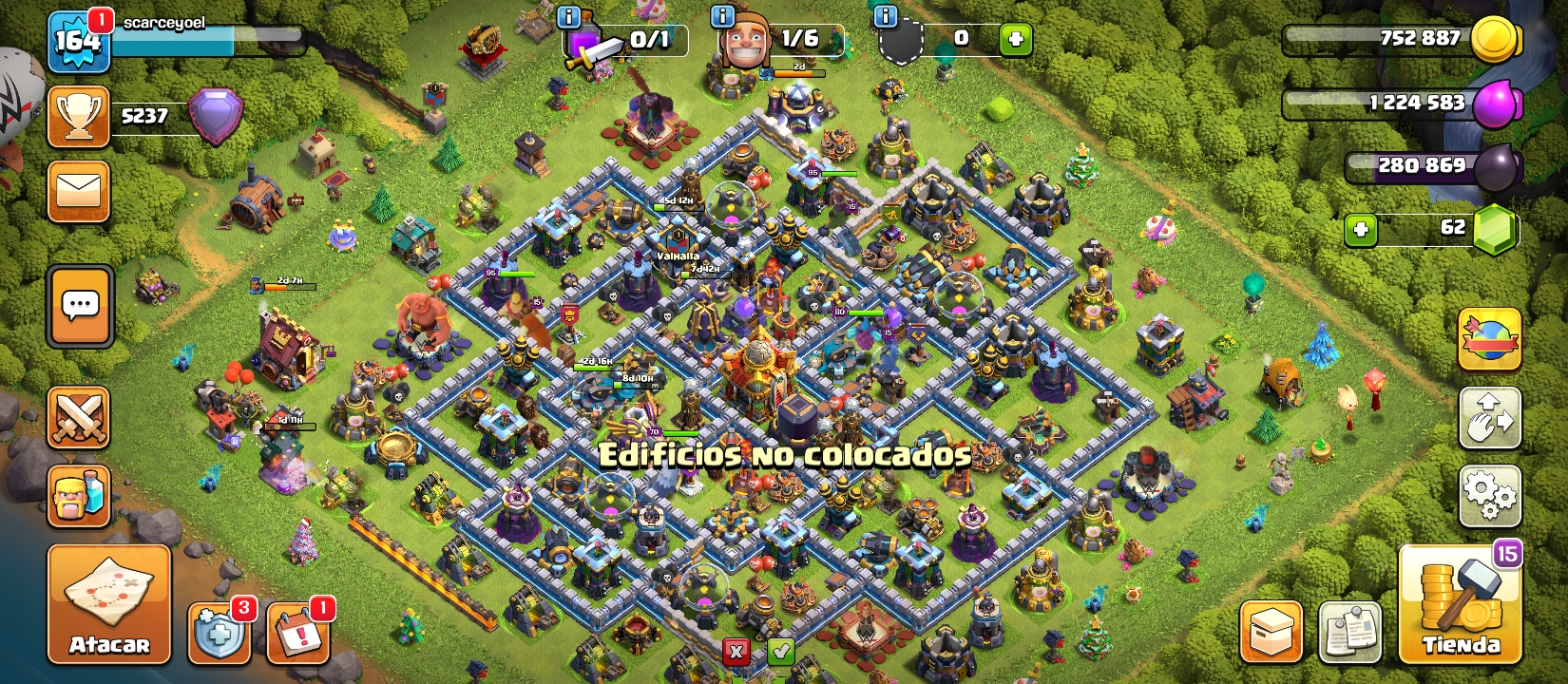This screenshot has height=684, width=1568.
Task: Open the chat messages bubble icon
Action: (79, 306)
